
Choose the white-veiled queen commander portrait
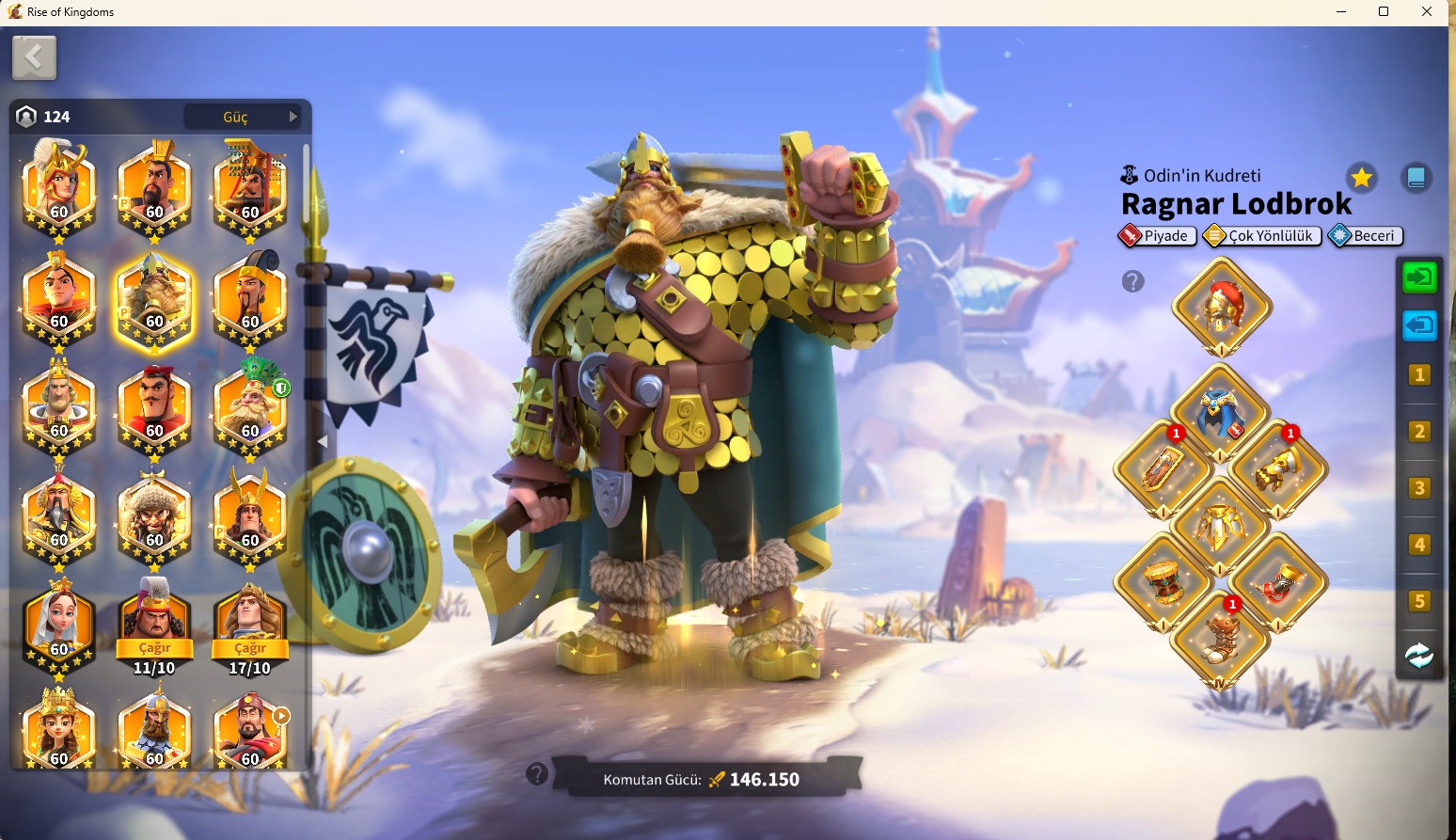[58, 625]
